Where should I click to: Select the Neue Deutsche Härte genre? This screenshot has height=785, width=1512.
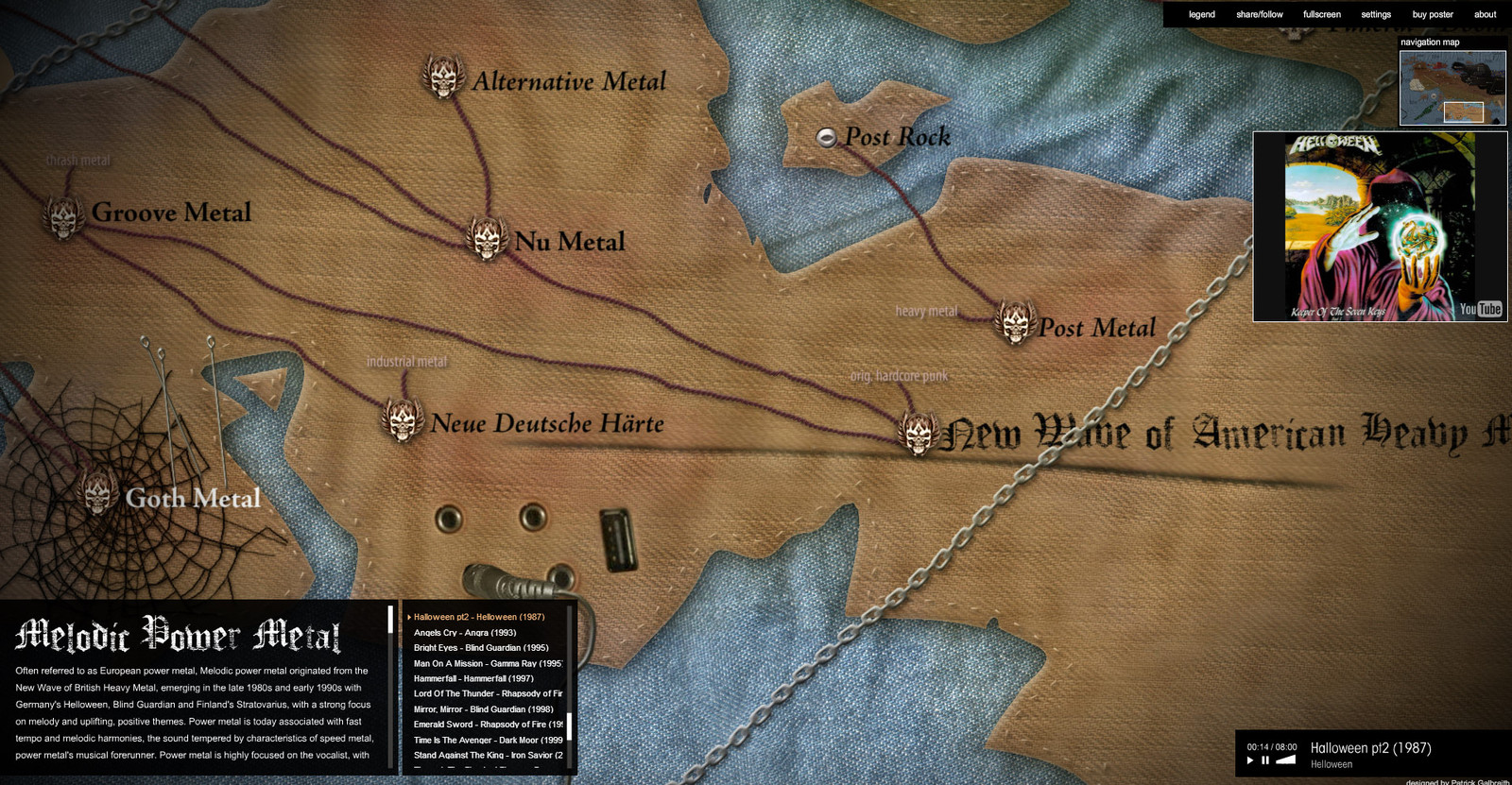point(403,420)
